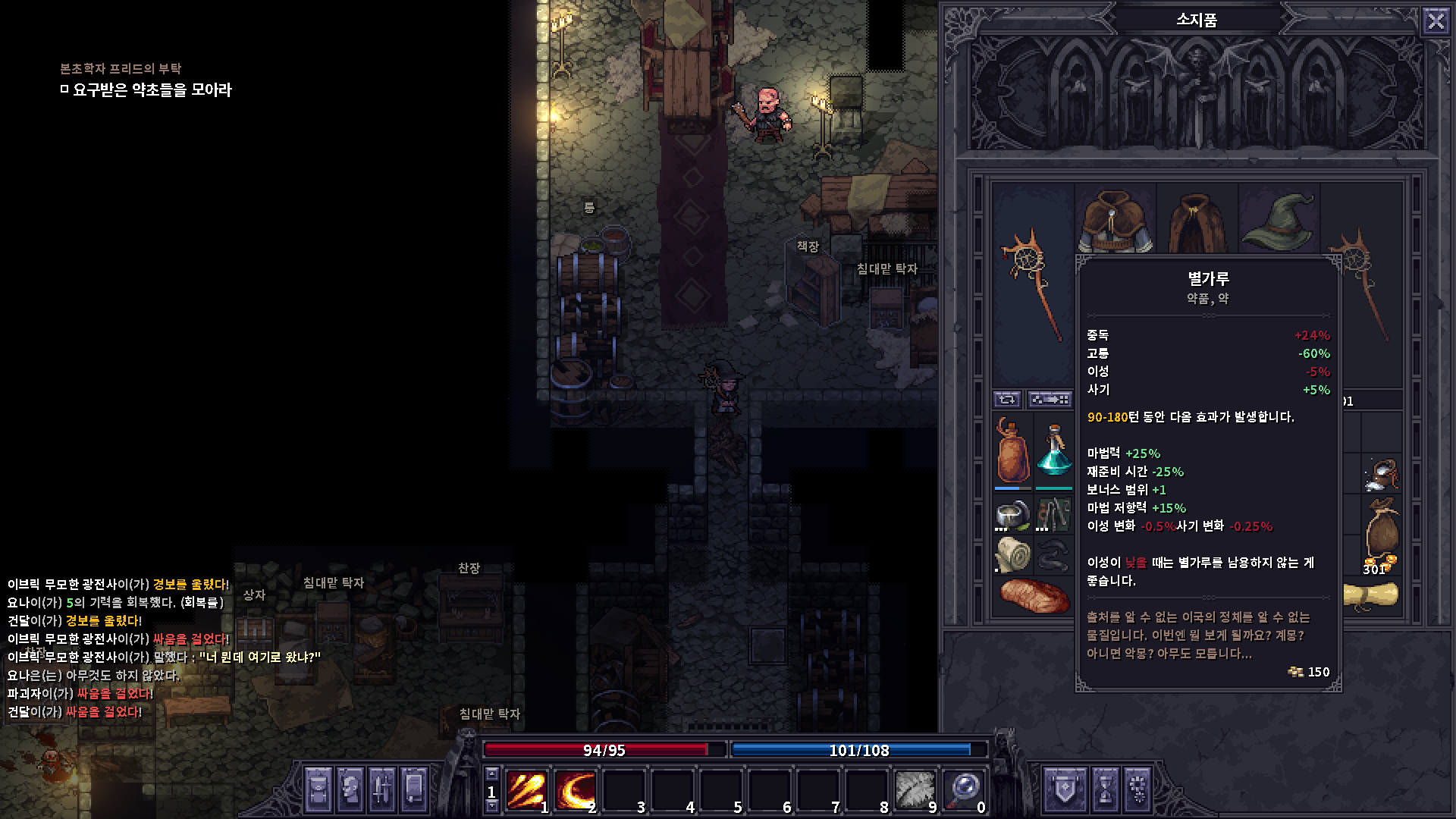Close the inventory window
The width and height of the screenshot is (1456, 819).
pos(1436,20)
